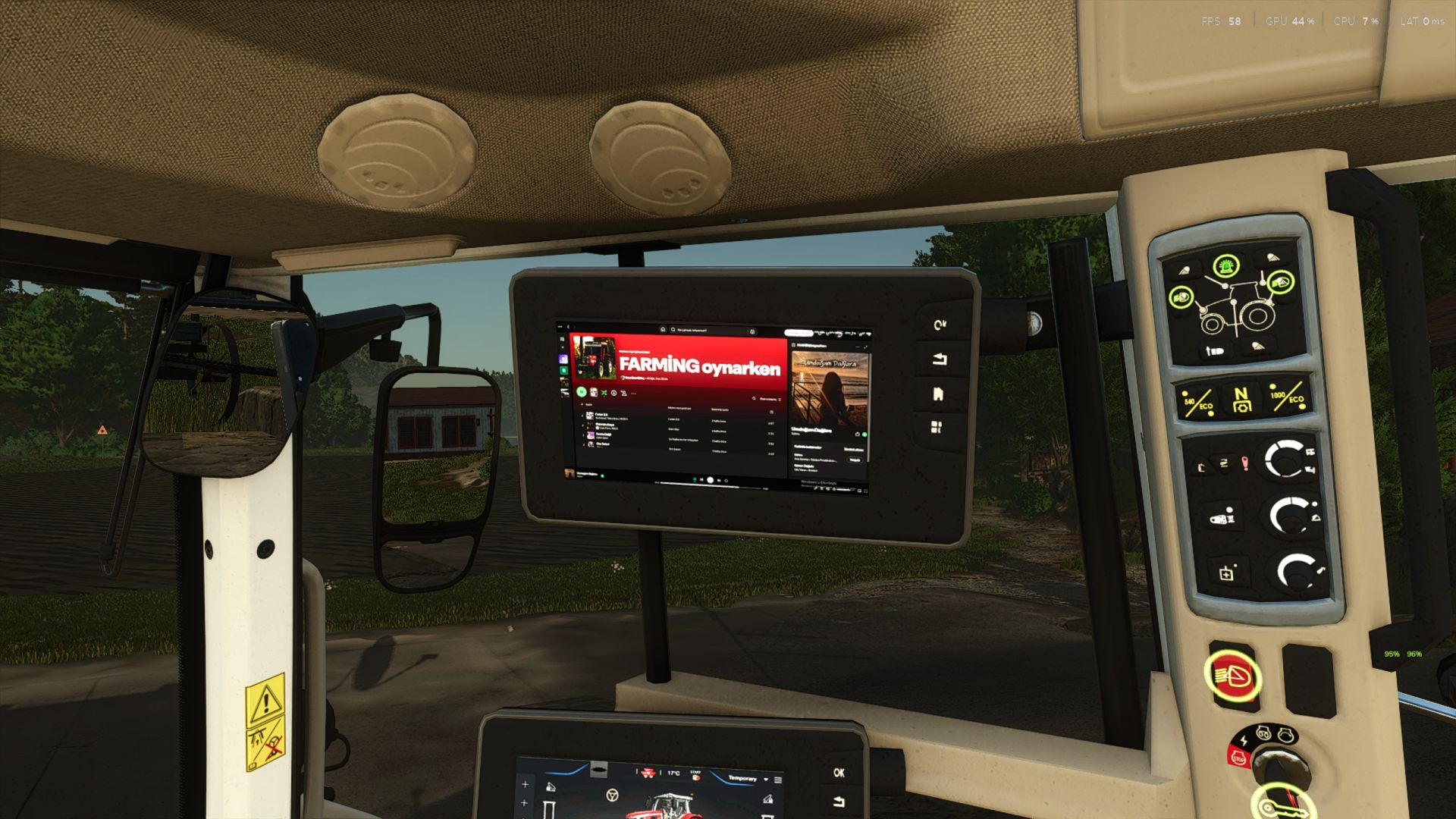
Task: Switch on the highlighted rear work lights
Action: 1281,282
